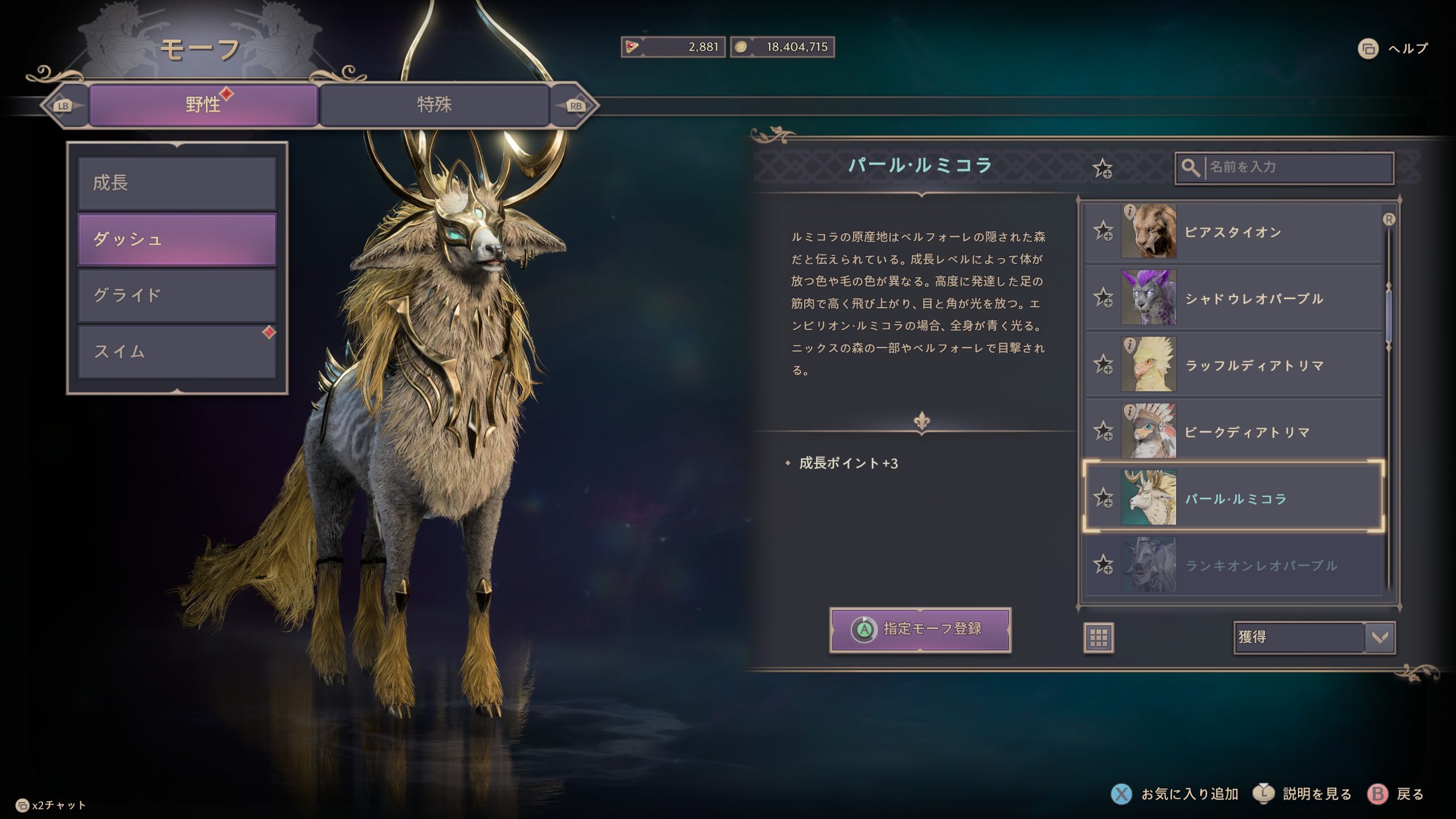Select シャドウレオパープル from the list
Screen dimensions: 1456x819
pos(1251,299)
